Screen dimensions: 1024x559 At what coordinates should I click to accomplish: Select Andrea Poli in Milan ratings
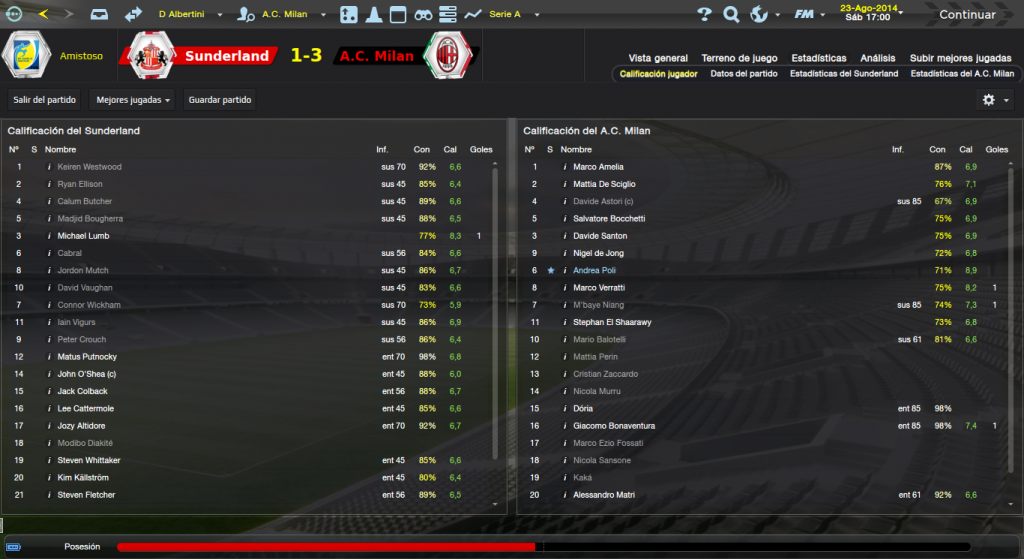point(596,270)
